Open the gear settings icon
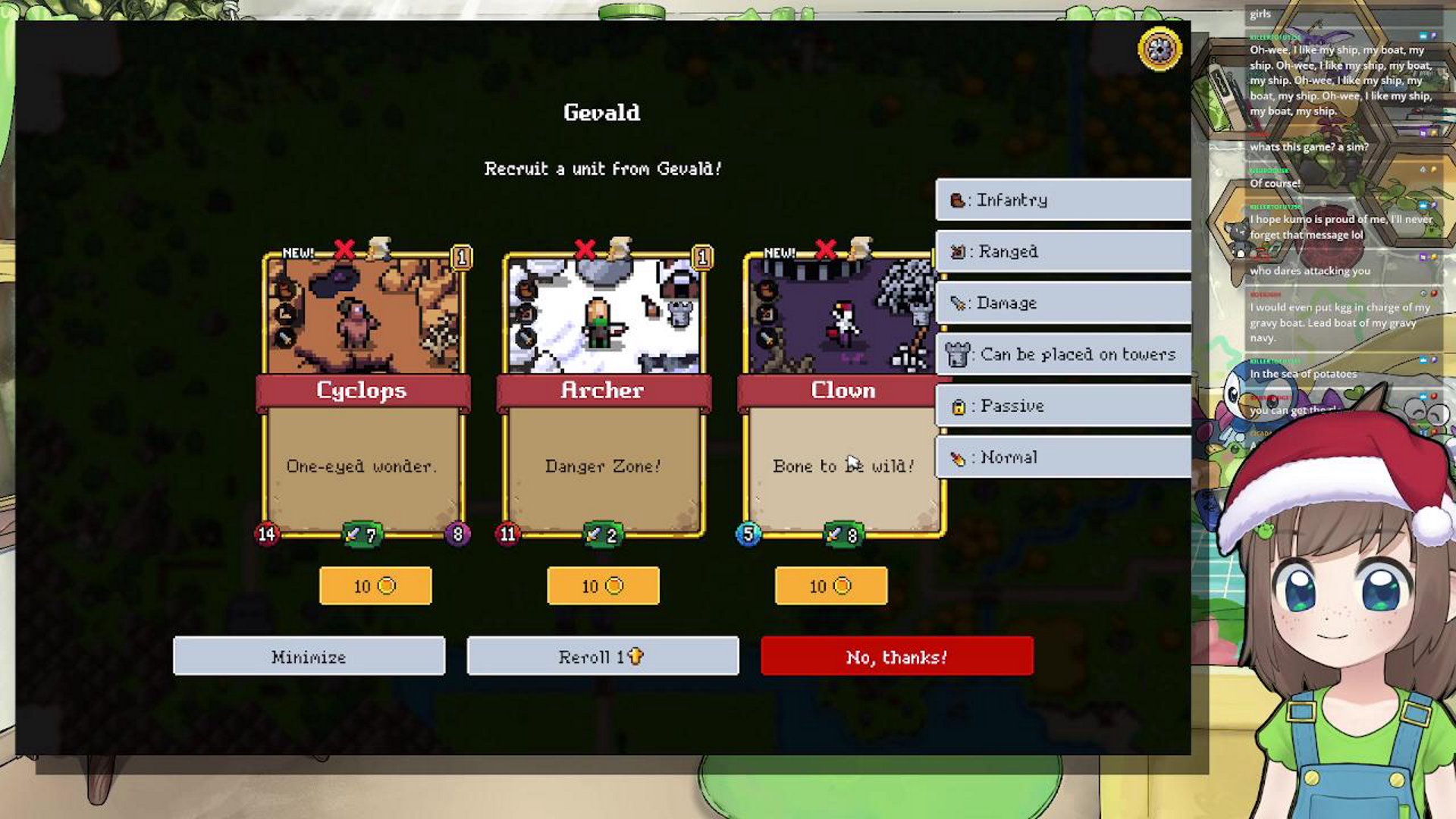This screenshot has height=819, width=1456. 1159,49
